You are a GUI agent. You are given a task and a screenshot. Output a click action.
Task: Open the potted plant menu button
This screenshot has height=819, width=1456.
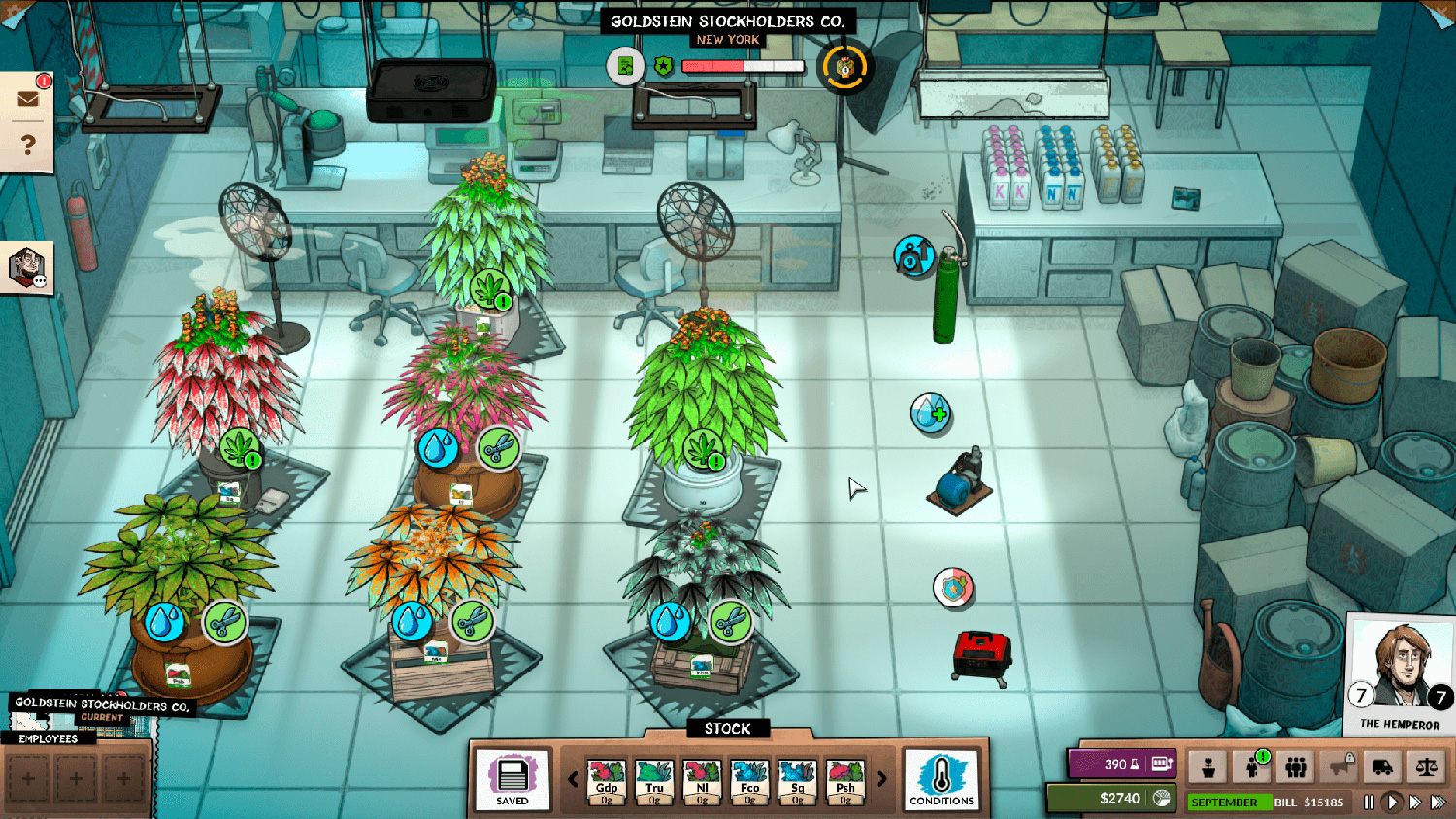click(x=1208, y=768)
